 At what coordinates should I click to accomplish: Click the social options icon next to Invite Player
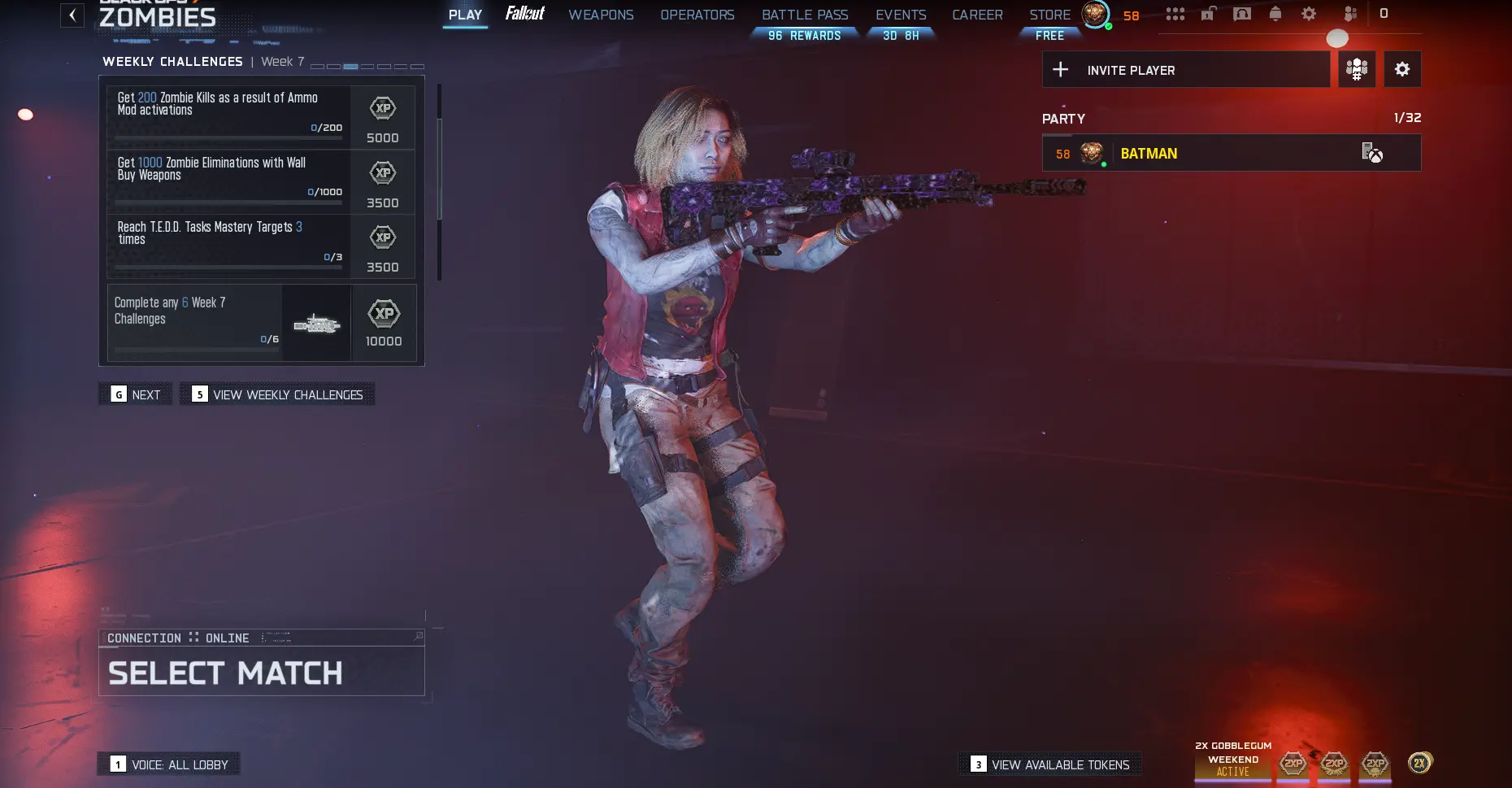pyautogui.click(x=1357, y=69)
